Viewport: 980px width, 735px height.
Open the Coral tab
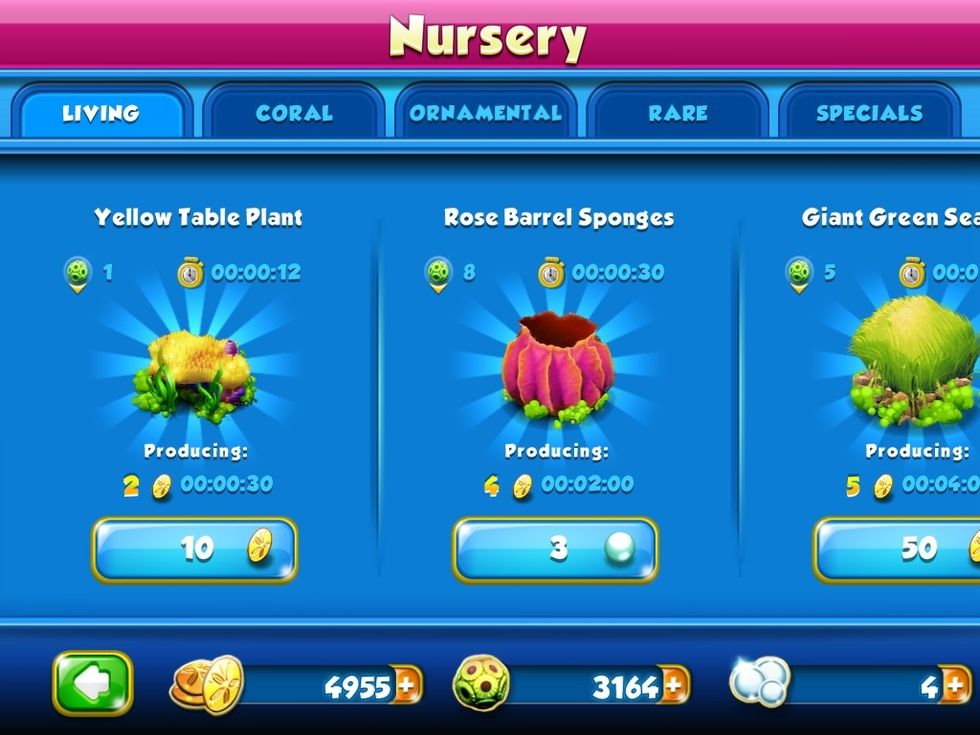click(293, 112)
